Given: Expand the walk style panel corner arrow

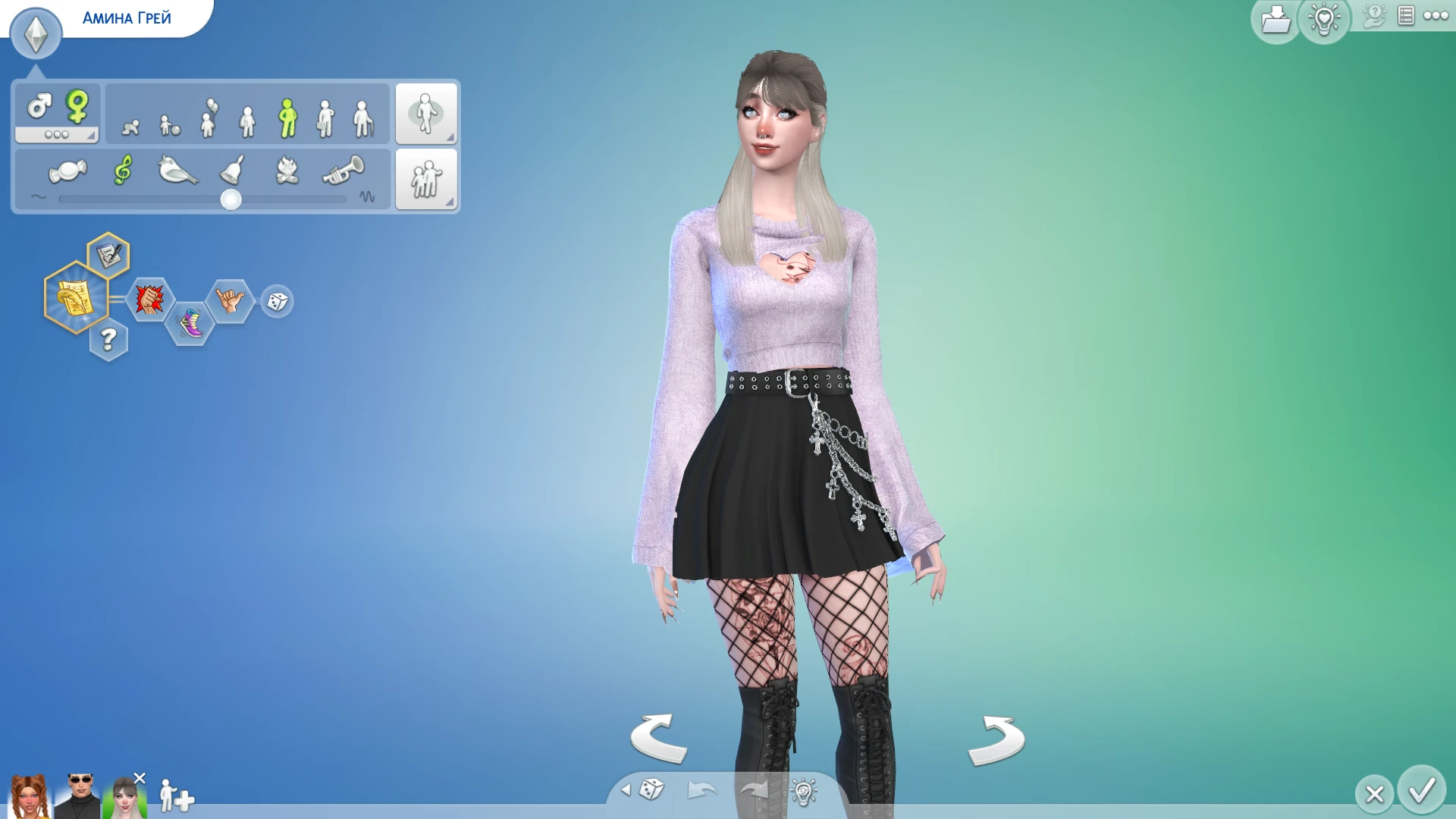Looking at the screenshot, I should point(450,137).
